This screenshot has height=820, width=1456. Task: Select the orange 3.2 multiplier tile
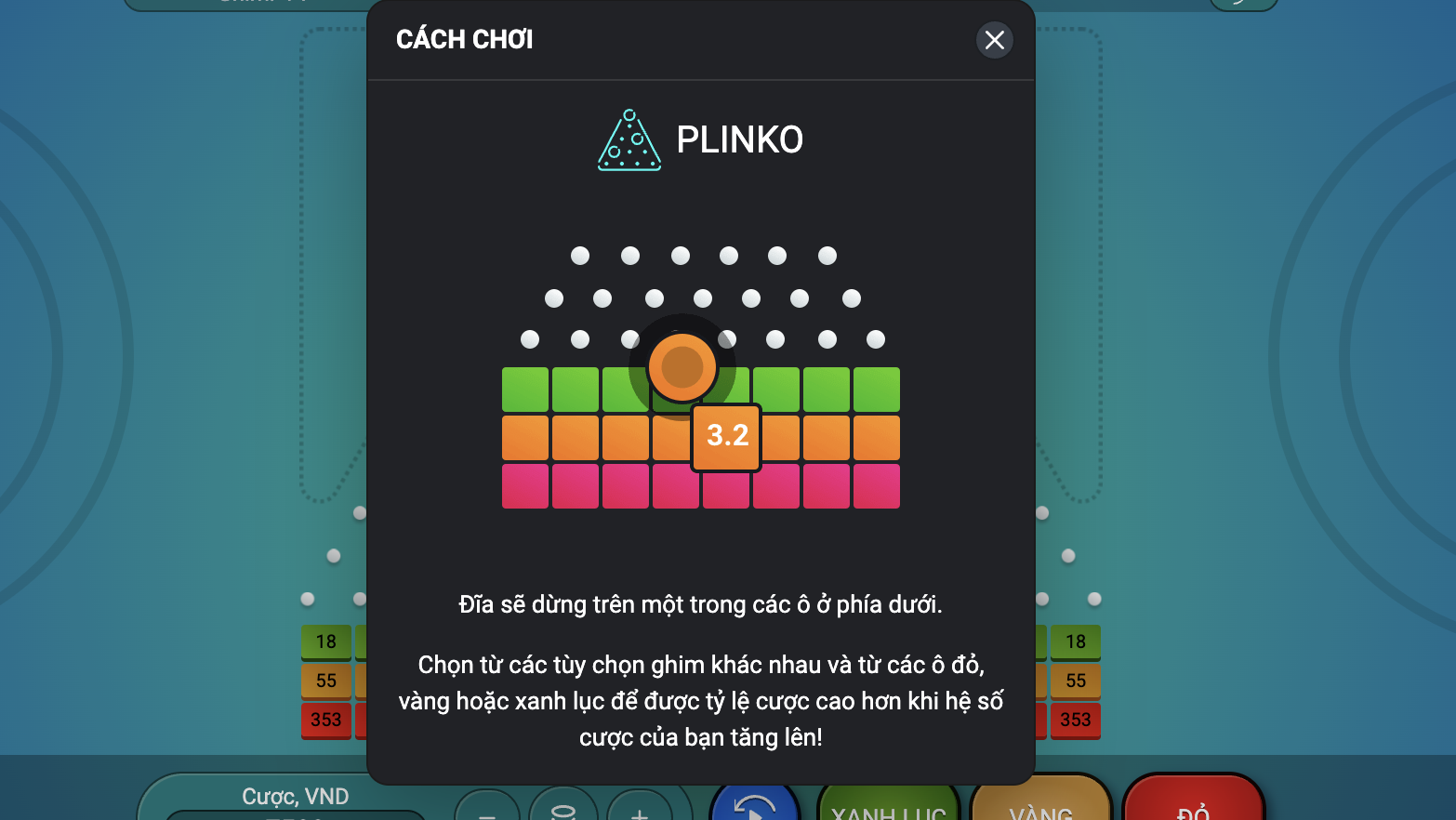point(726,437)
